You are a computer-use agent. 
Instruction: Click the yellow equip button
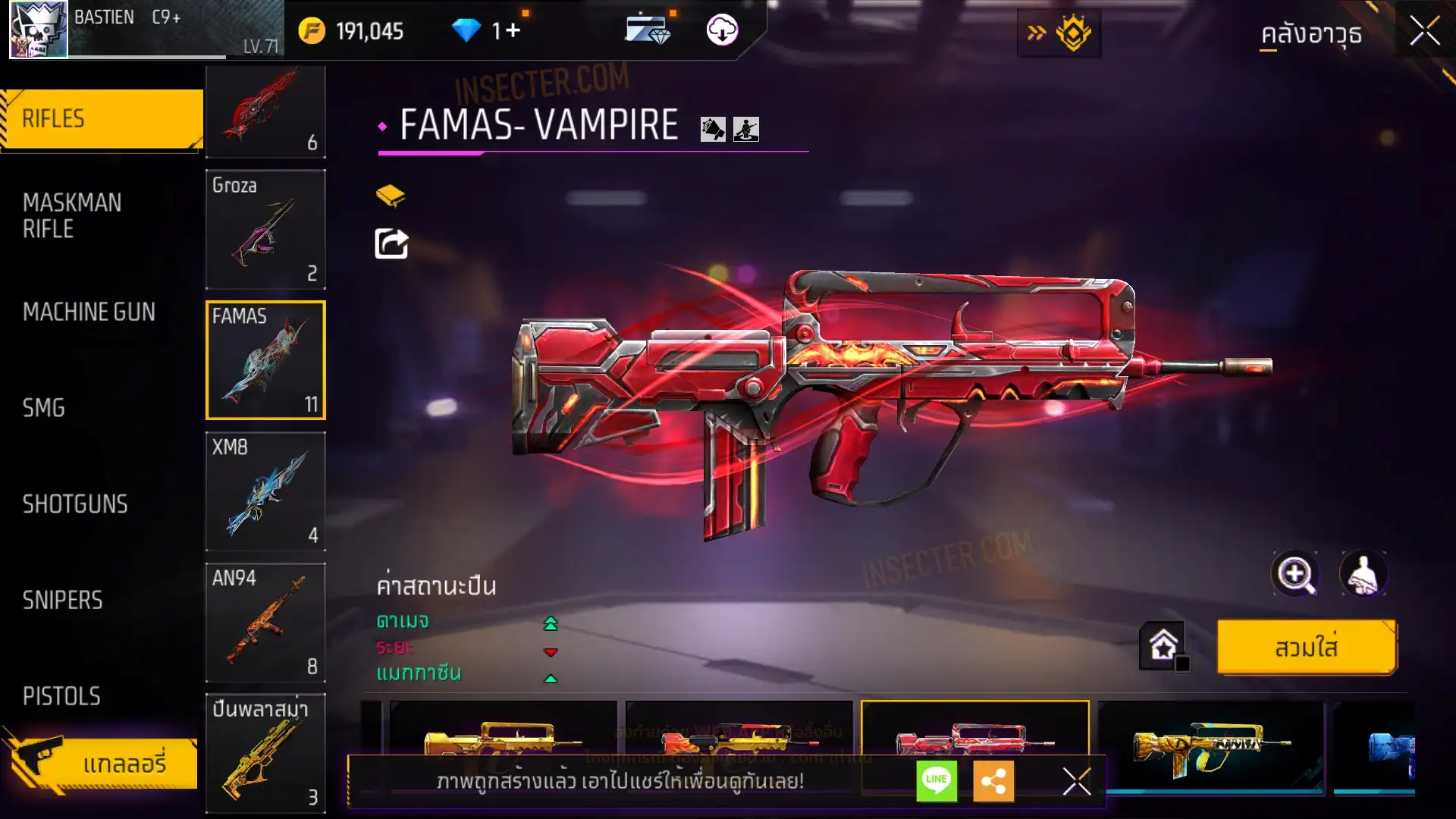pos(1306,648)
